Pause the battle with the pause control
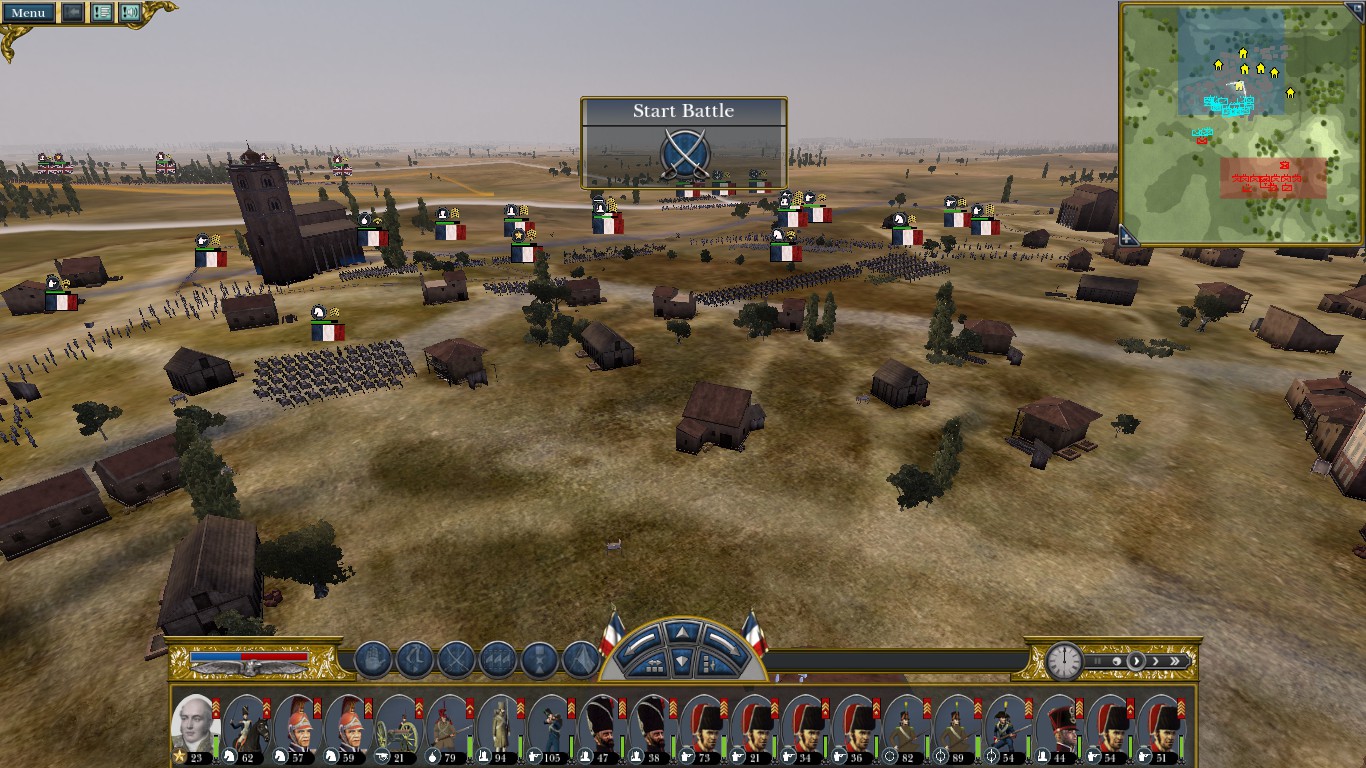The width and height of the screenshot is (1366, 768). coord(1097,661)
